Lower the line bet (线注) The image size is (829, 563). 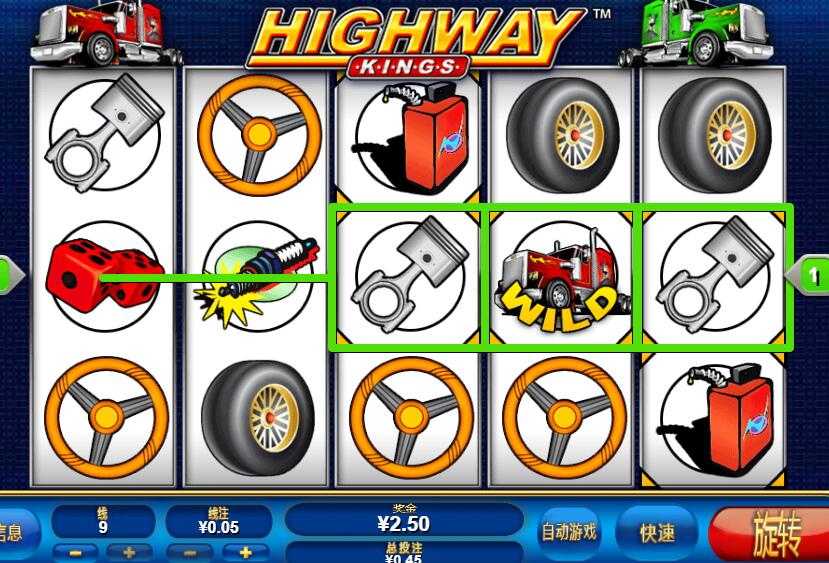pos(190,552)
